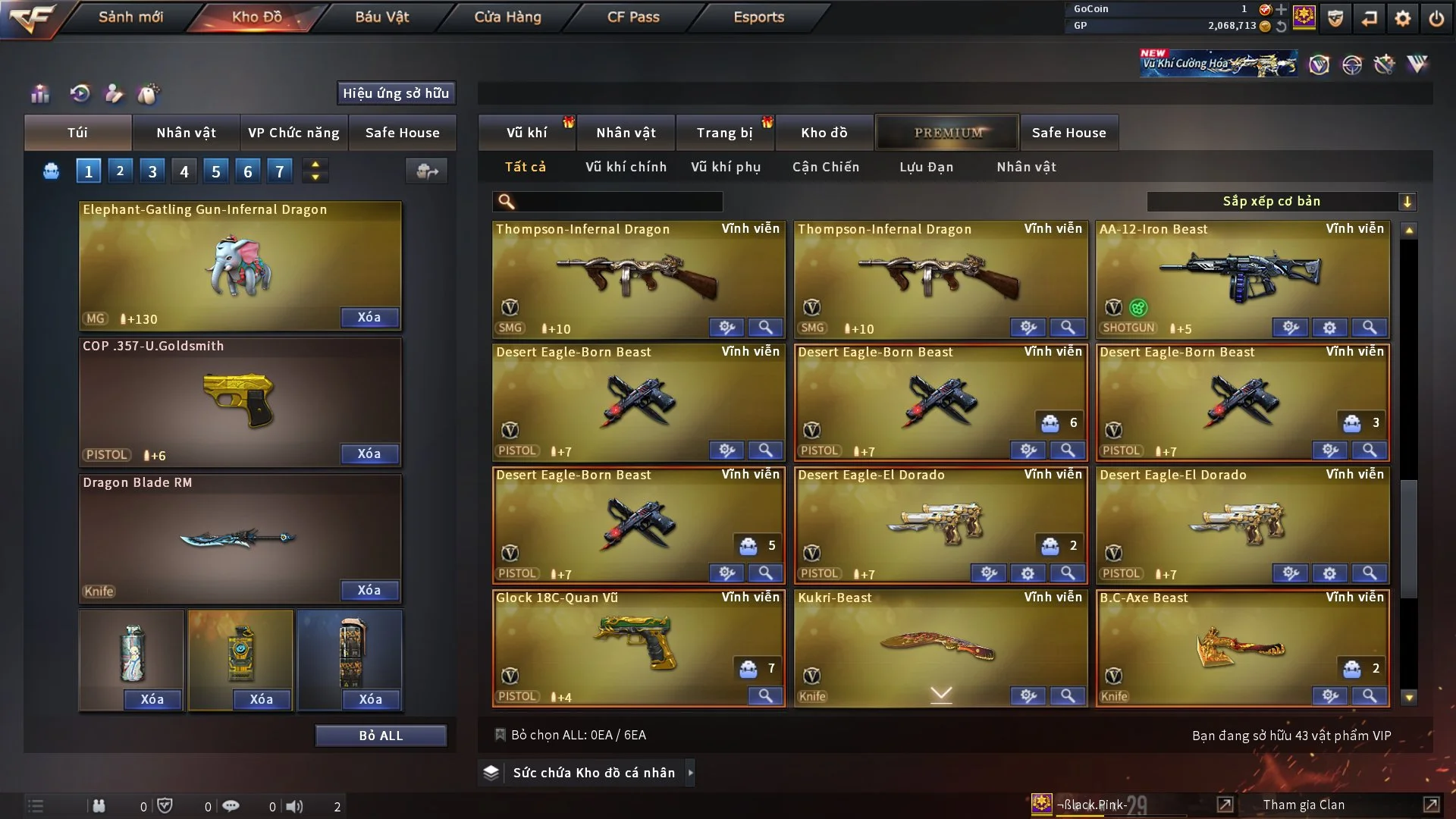Click the Bỏ ALL button
Screen dimensions: 1456x819
[x=381, y=736]
